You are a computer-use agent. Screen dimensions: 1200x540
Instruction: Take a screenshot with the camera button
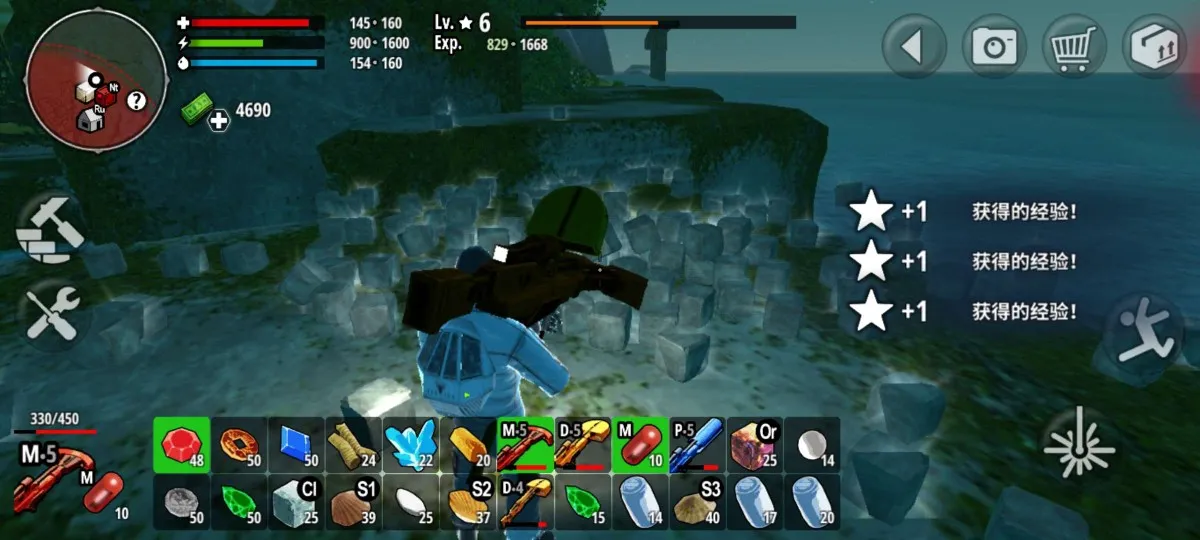pos(994,47)
